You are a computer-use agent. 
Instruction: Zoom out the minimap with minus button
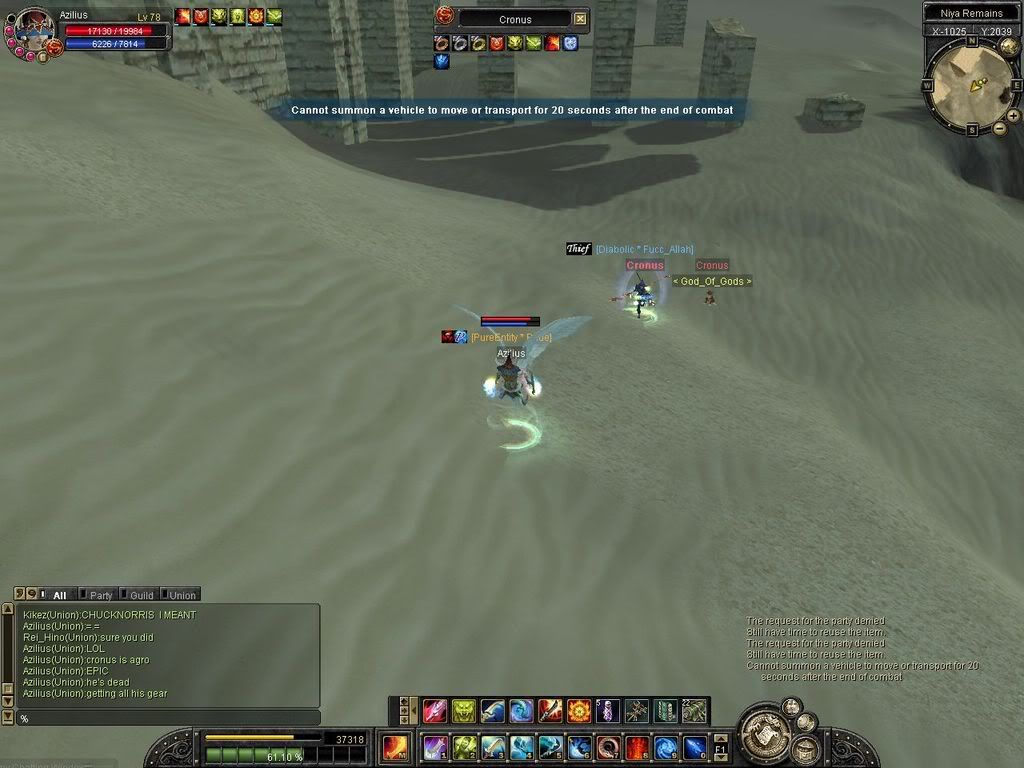[999, 128]
